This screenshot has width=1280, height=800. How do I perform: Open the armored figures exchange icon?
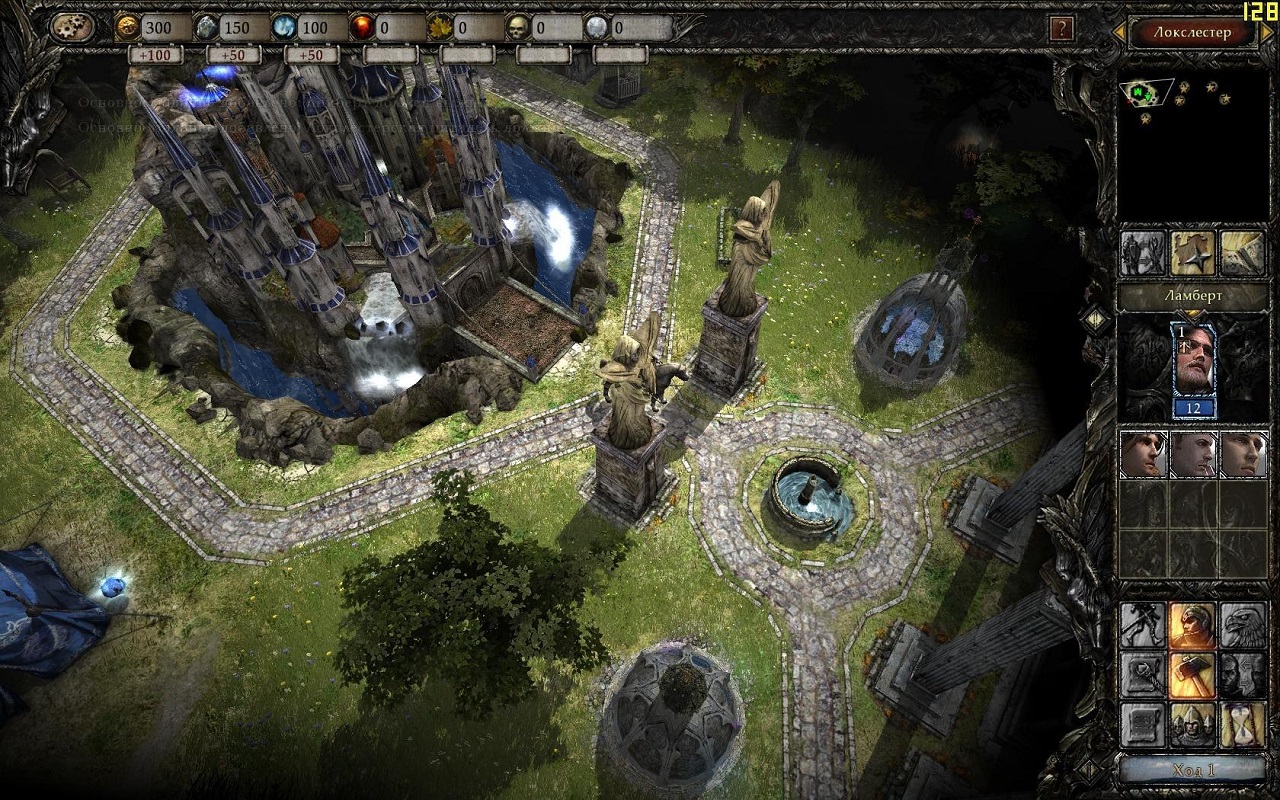pos(1143,254)
